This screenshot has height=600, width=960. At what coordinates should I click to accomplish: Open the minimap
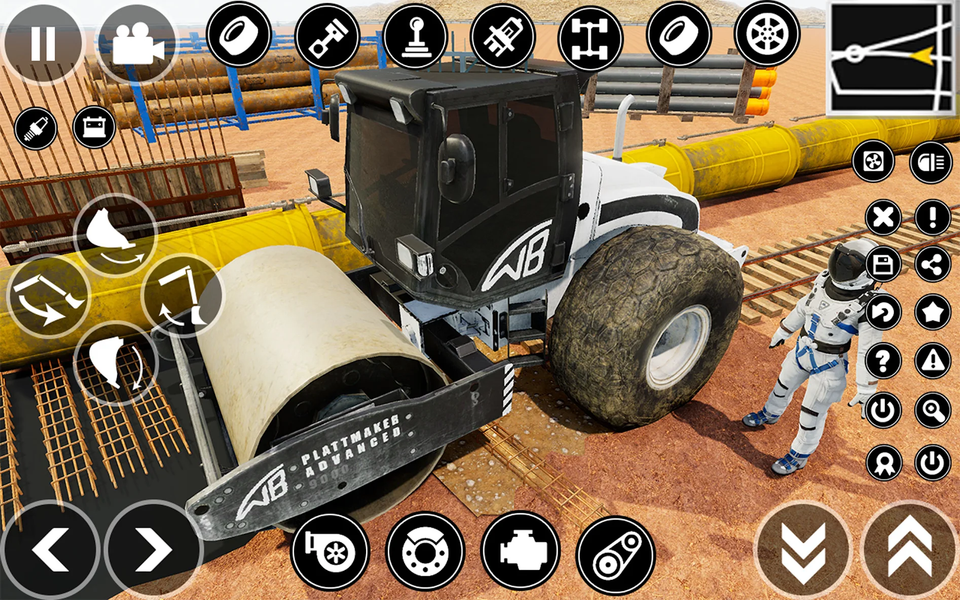[892, 58]
